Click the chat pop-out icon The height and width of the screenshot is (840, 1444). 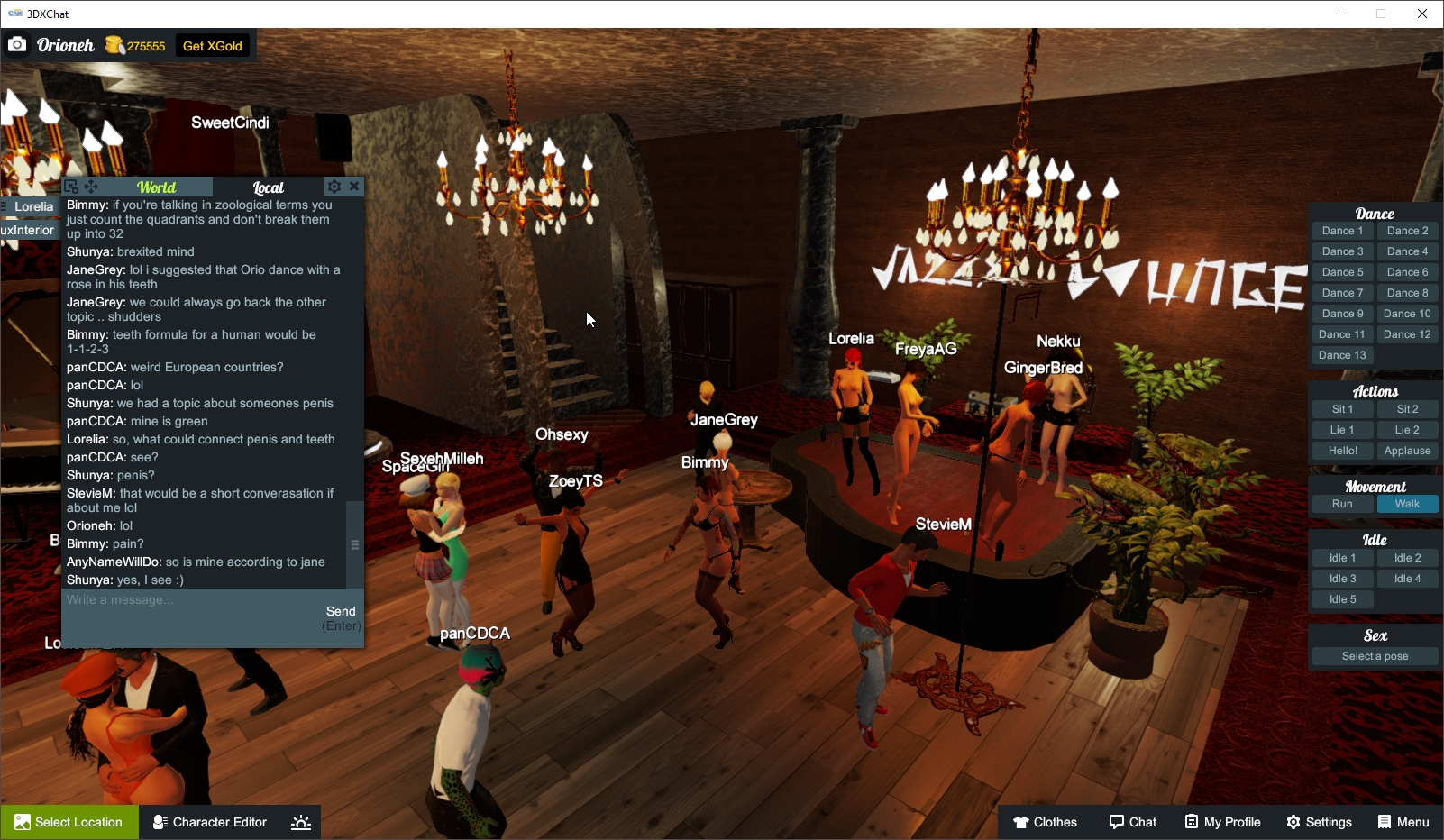(x=71, y=186)
